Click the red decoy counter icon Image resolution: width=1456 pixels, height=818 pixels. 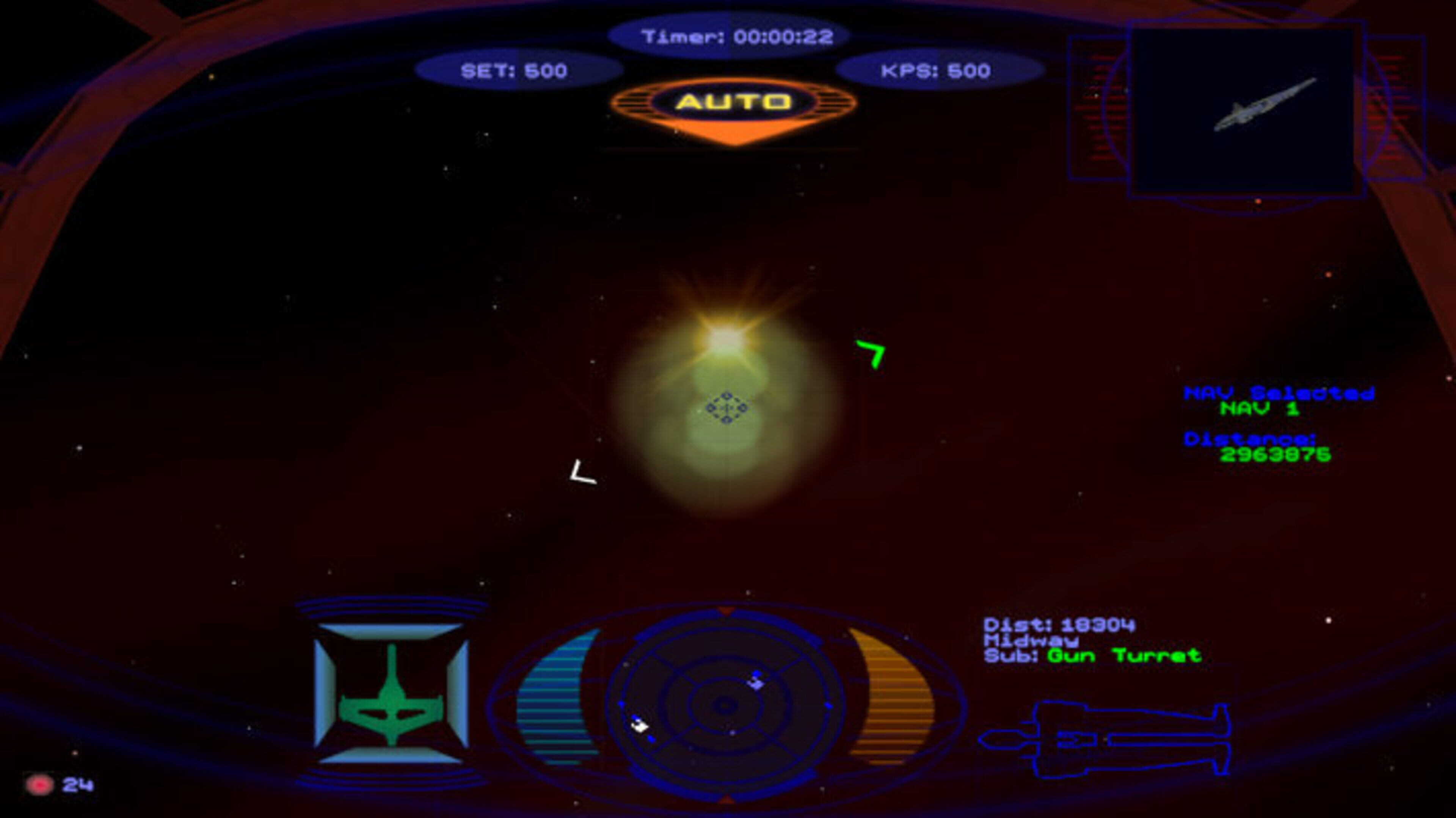39,784
